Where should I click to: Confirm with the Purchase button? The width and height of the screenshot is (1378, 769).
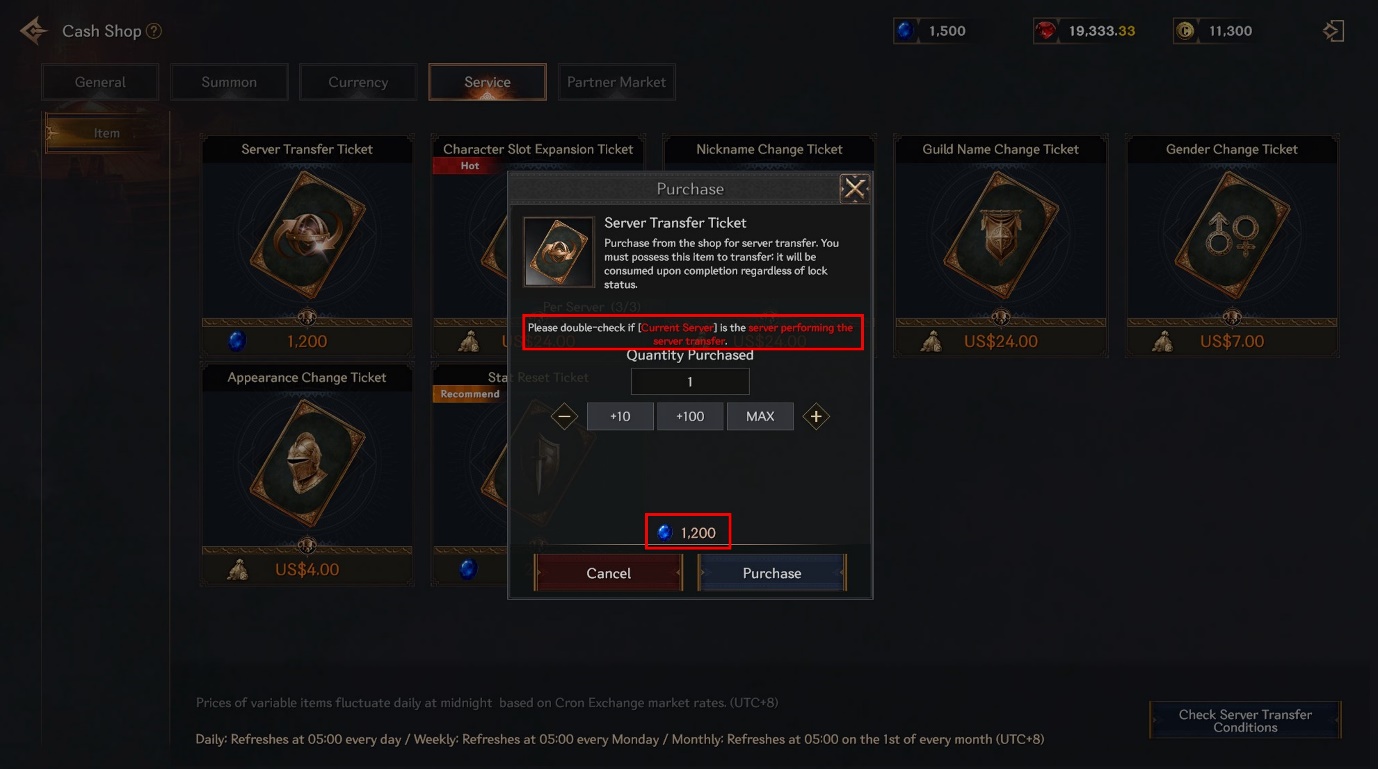pyautogui.click(x=771, y=573)
